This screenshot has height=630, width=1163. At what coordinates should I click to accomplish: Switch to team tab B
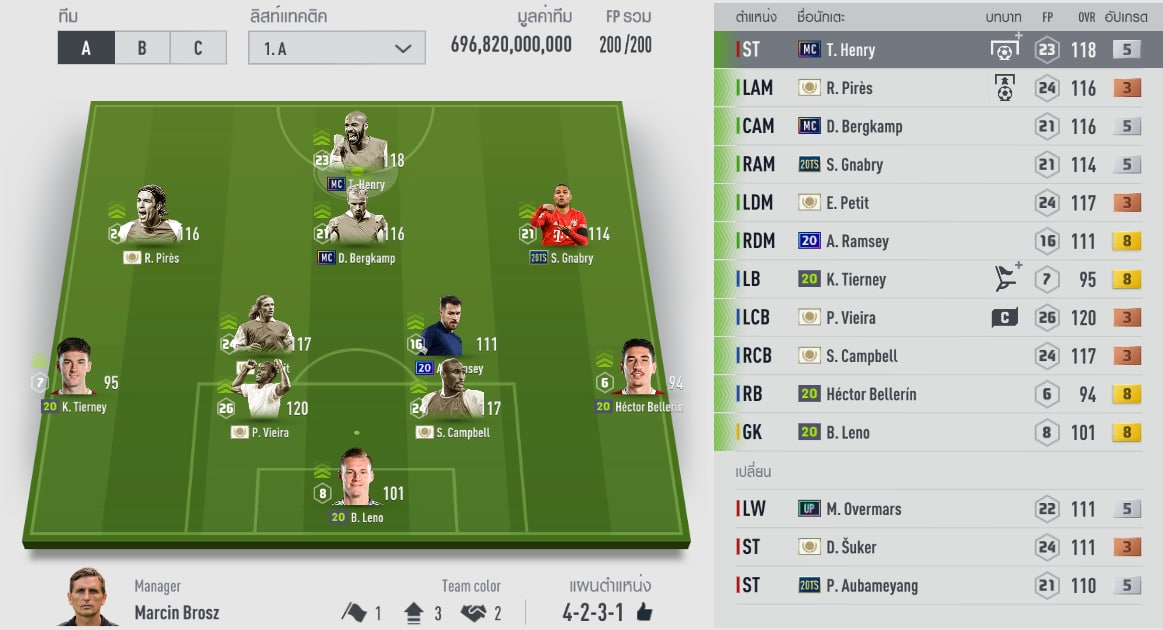pyautogui.click(x=142, y=48)
